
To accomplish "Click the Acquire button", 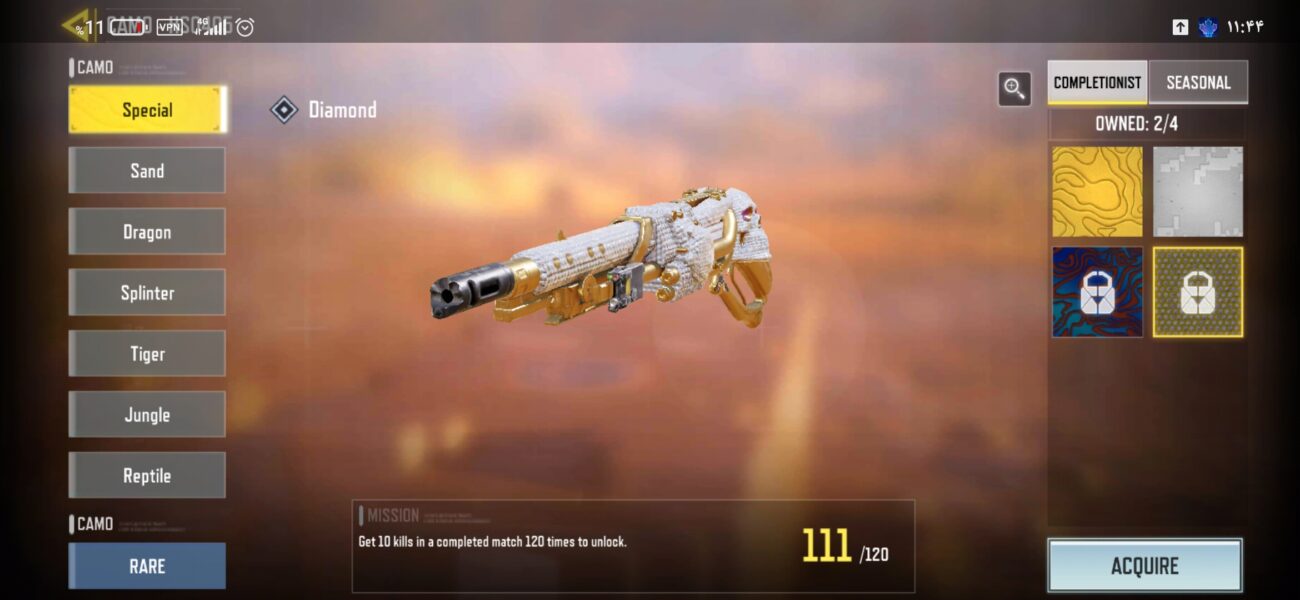I will [1145, 566].
